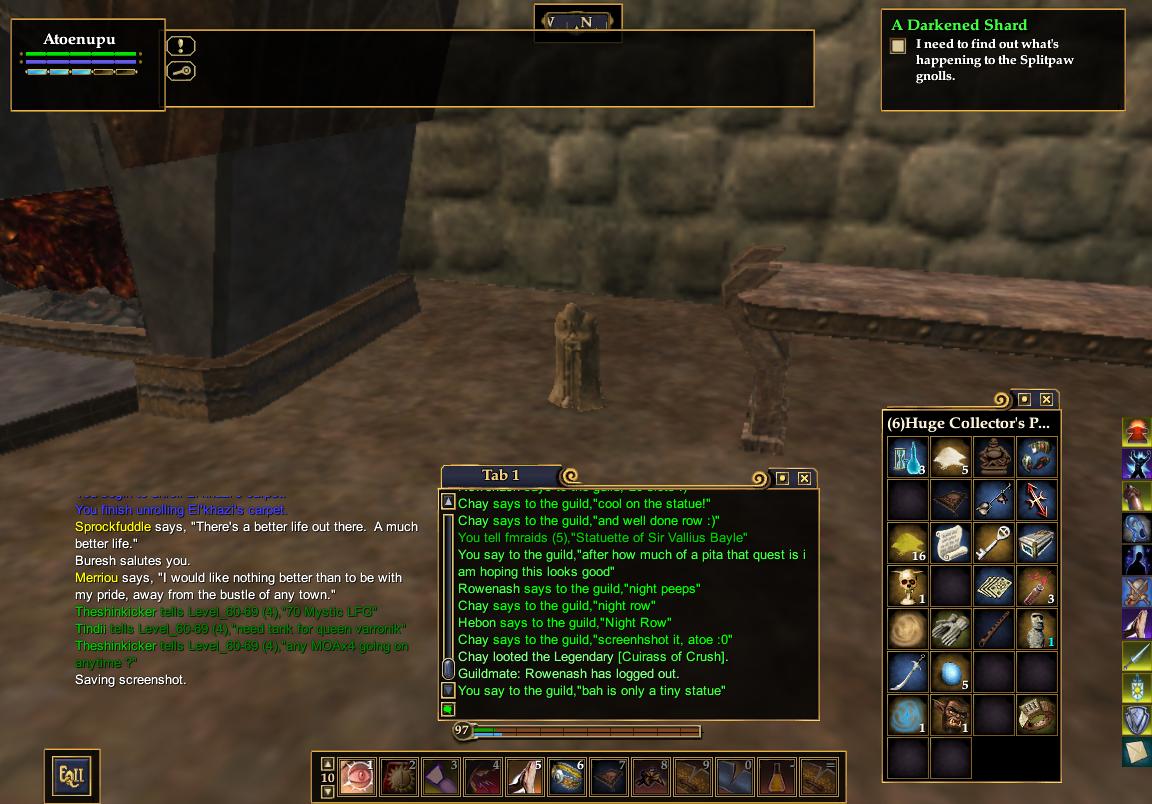Choose the orc head item in bag
Viewport: 1152px width, 804px height.
pyautogui.click(x=951, y=715)
